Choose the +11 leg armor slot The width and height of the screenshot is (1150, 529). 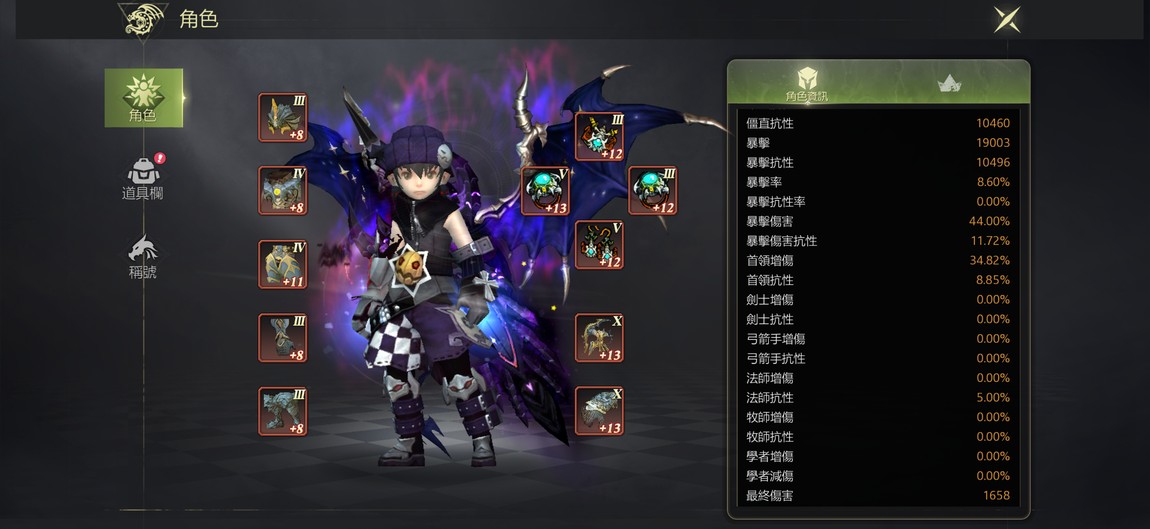coord(283,265)
